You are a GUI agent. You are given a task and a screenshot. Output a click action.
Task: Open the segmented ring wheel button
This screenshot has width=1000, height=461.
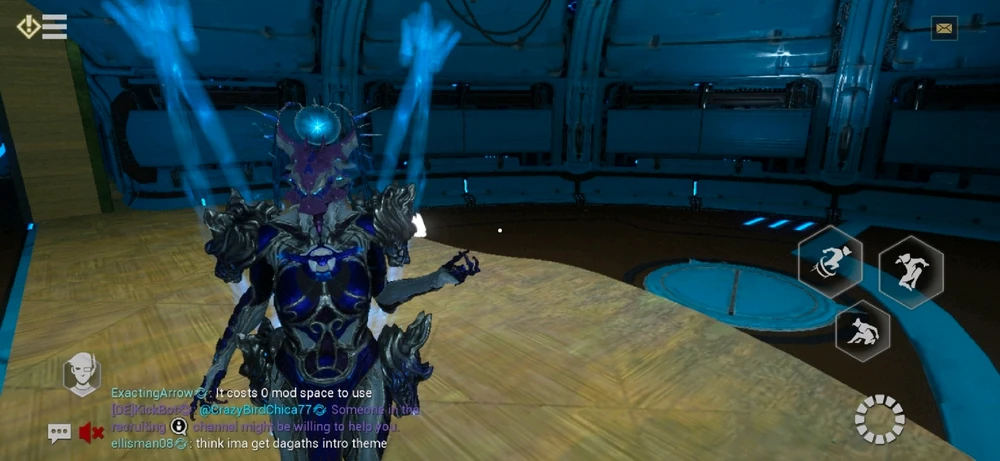pyautogui.click(x=880, y=419)
